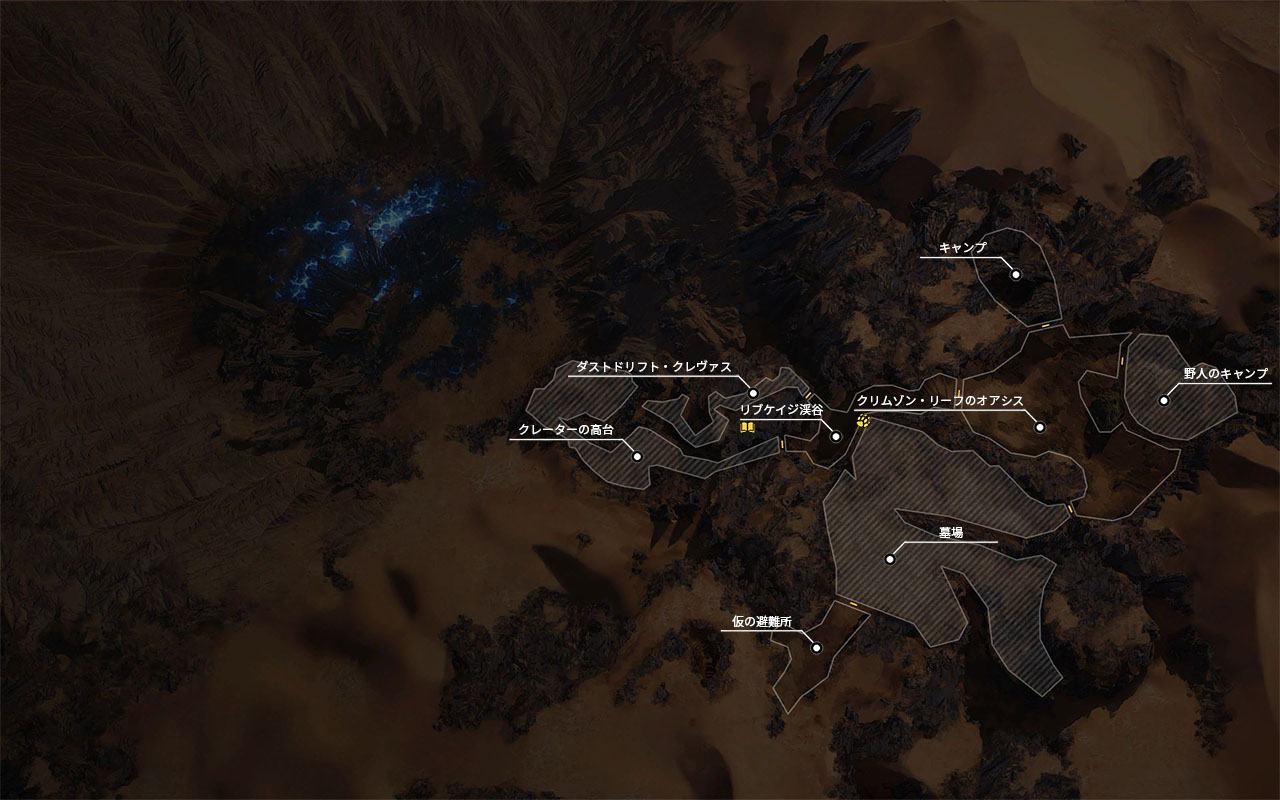Choose the ダストドリフト・クレヴァス marker
Viewport: 1280px width, 800px height.
pos(753,393)
